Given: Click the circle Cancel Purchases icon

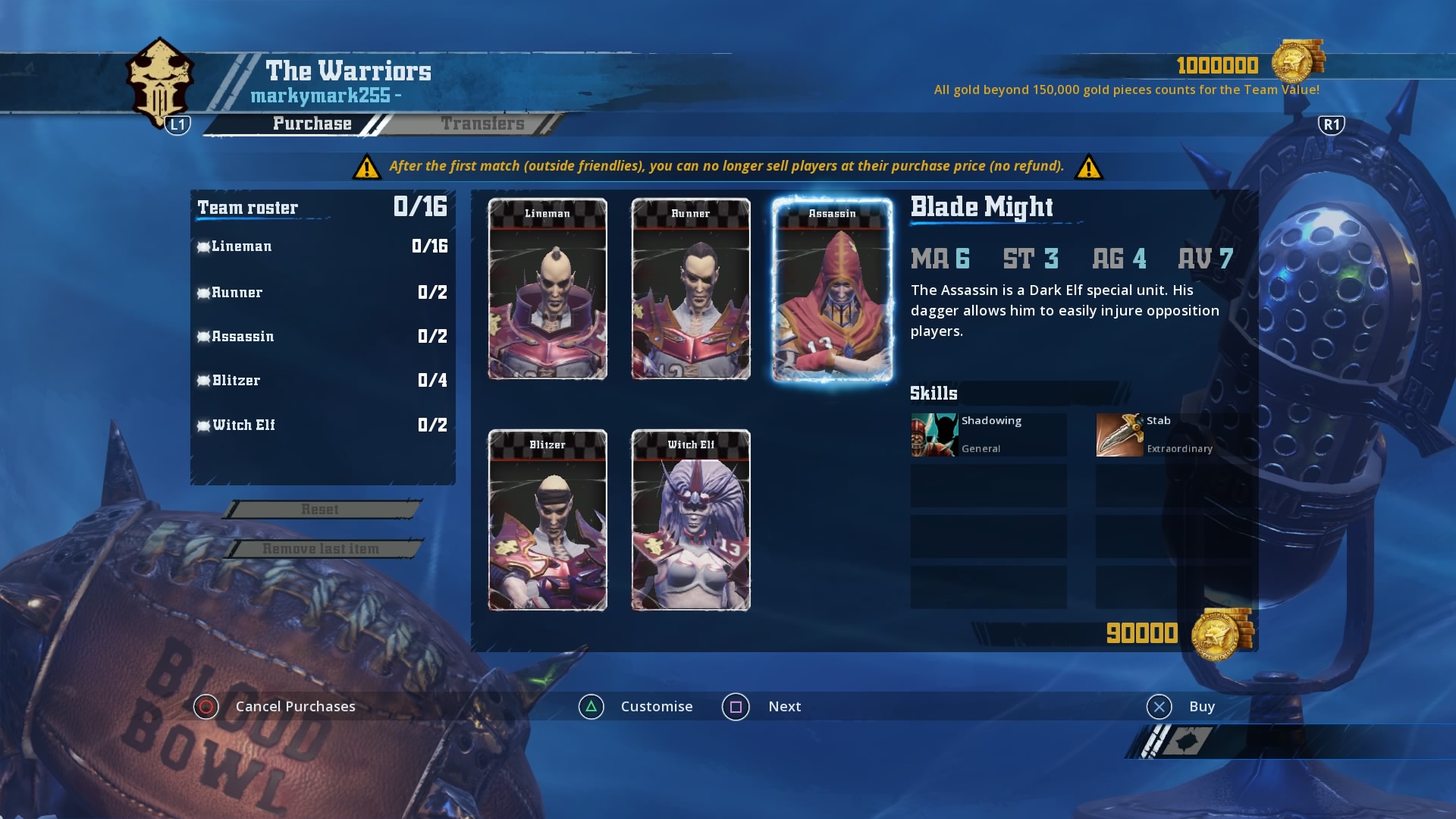Looking at the screenshot, I should [204, 706].
